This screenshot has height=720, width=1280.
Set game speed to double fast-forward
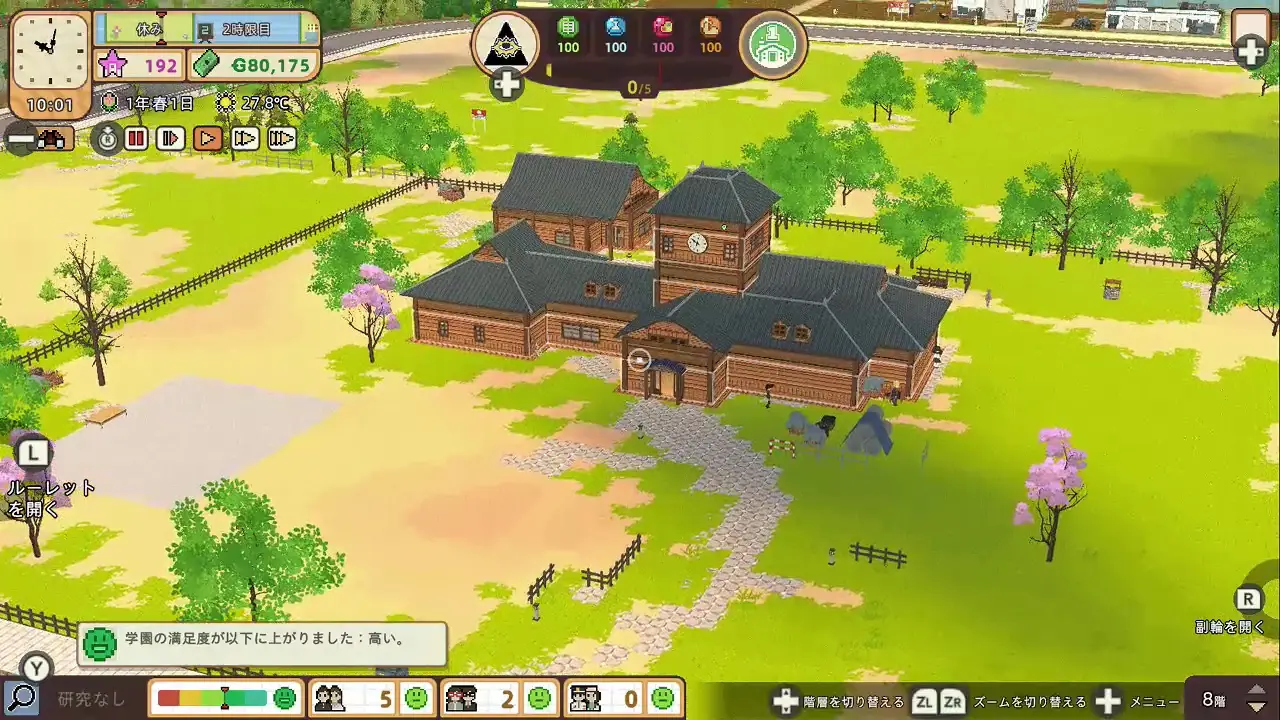click(x=245, y=139)
